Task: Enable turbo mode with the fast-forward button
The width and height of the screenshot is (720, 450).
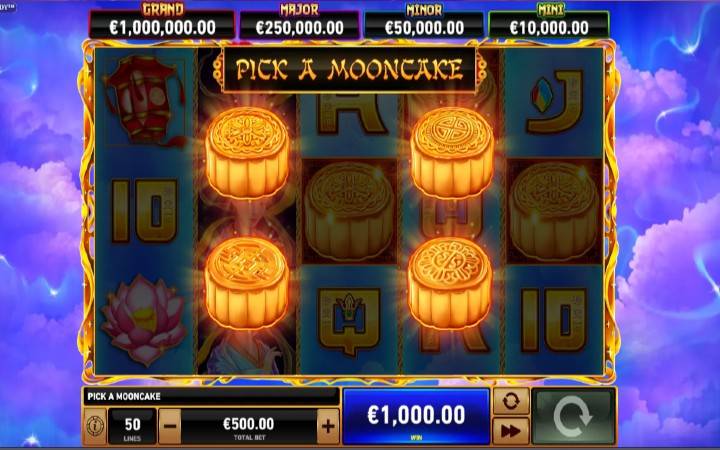Action: 511,431
